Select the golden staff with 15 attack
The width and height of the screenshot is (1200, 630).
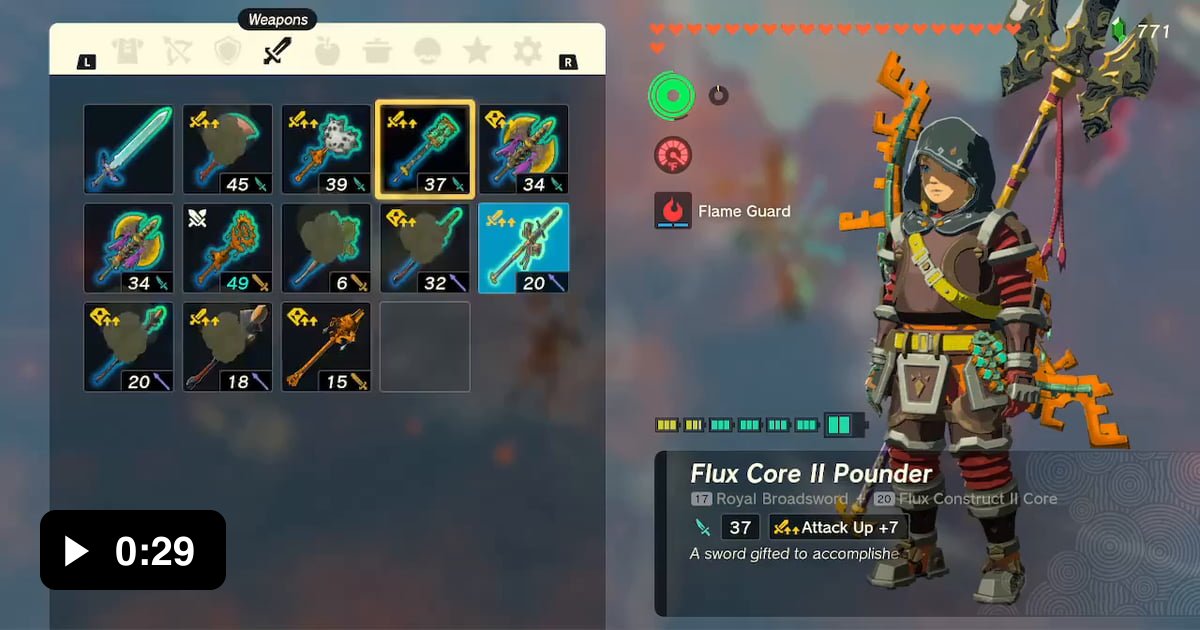326,347
